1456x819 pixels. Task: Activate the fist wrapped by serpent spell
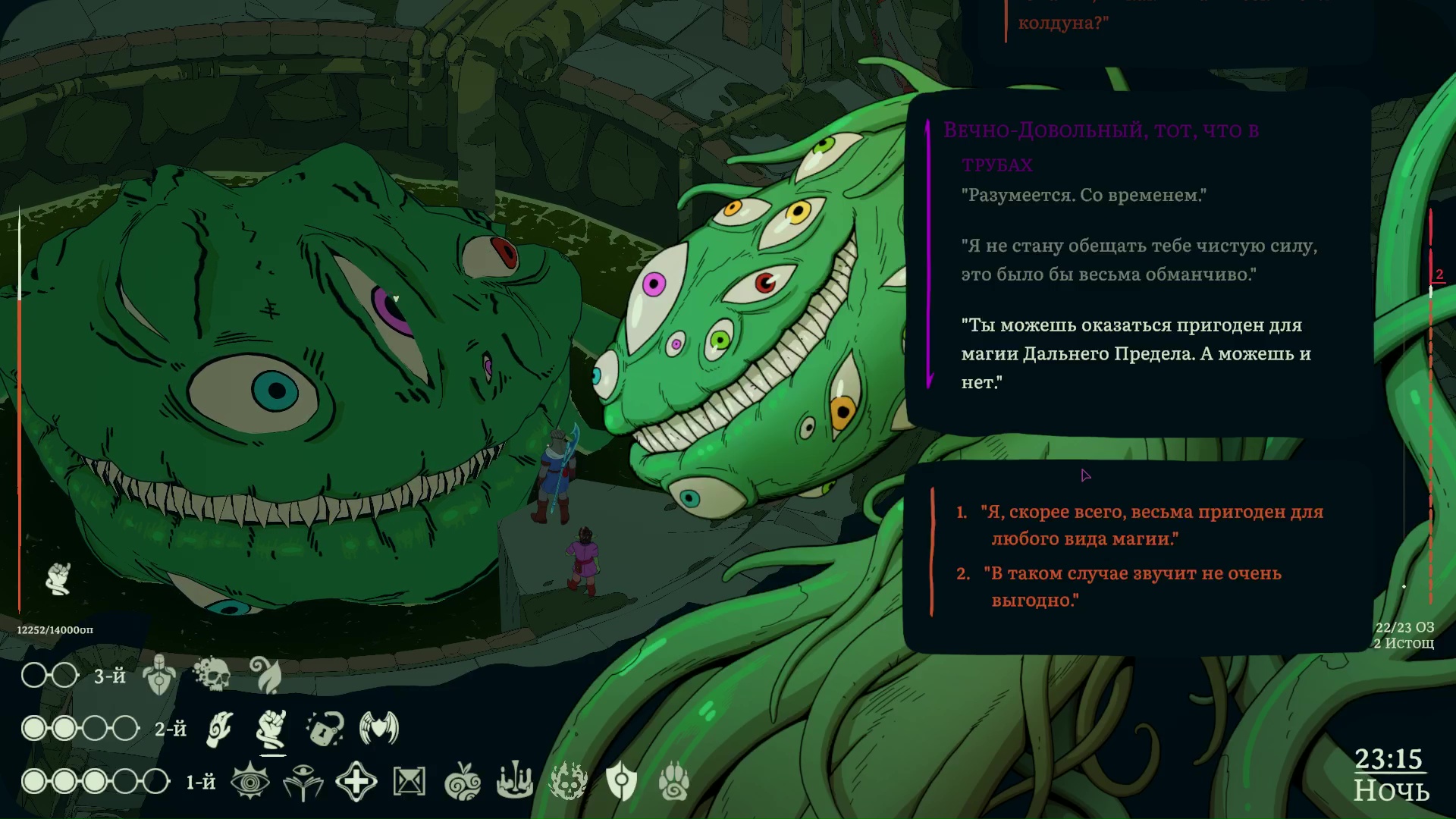pos(272,729)
